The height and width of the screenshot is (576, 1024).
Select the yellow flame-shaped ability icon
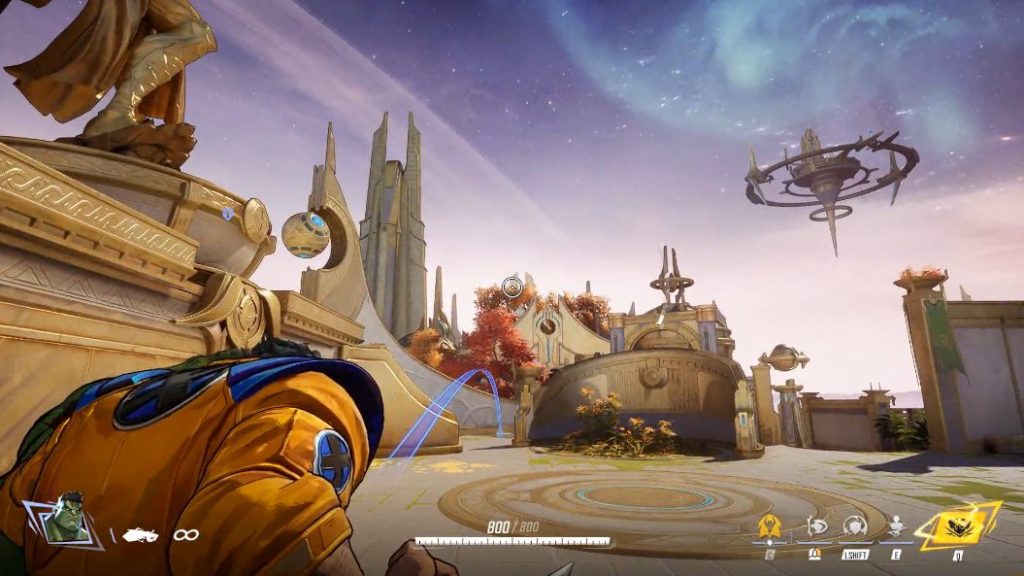(x=769, y=527)
